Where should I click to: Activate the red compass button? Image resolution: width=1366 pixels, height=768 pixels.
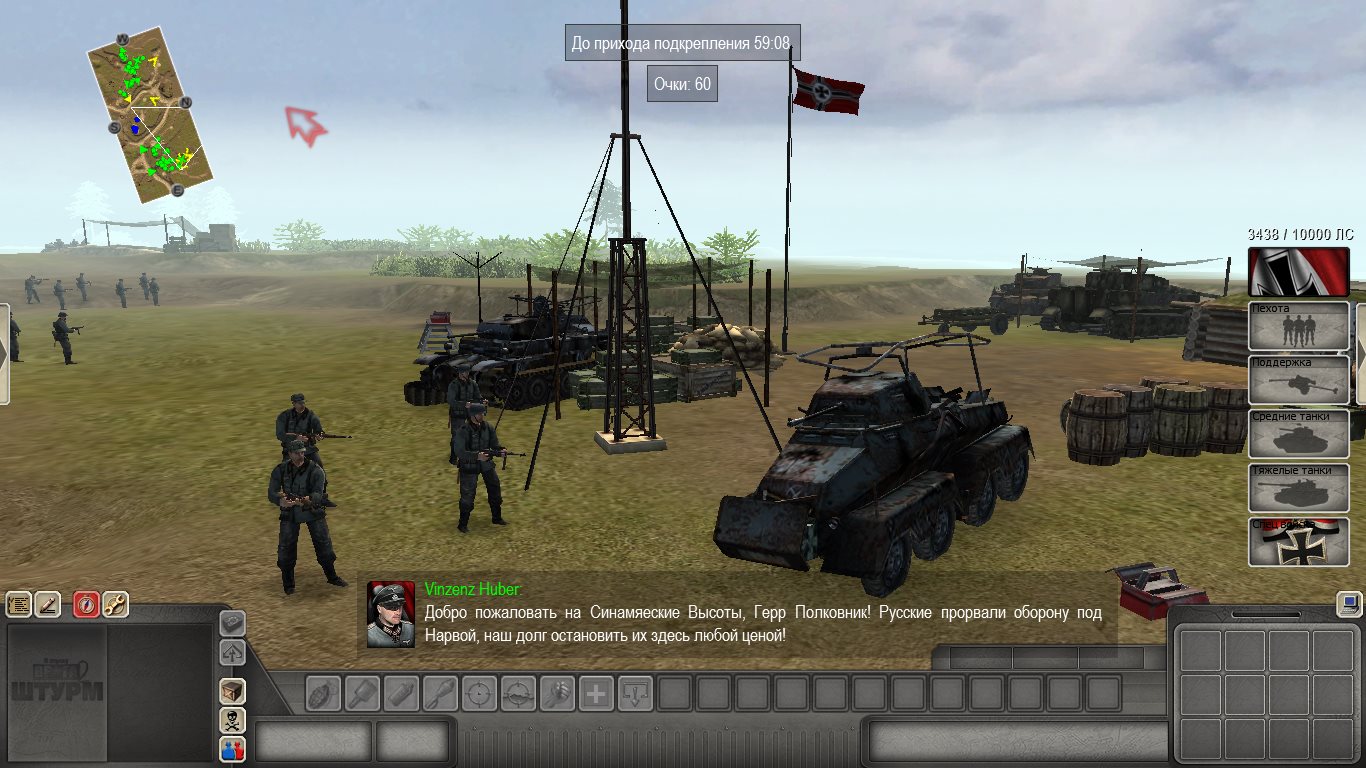[x=86, y=604]
